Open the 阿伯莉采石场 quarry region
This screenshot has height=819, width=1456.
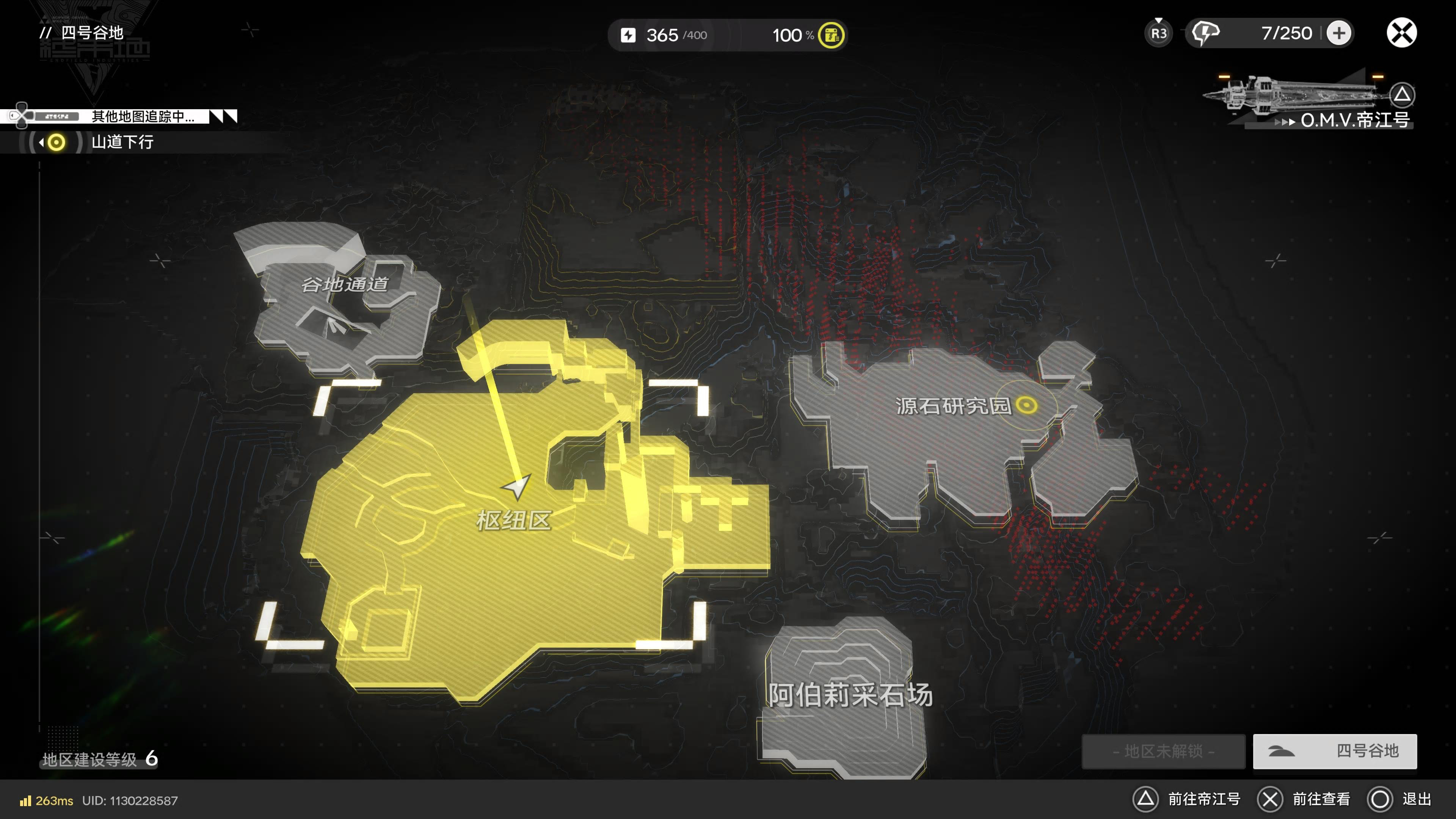pyautogui.click(x=849, y=695)
